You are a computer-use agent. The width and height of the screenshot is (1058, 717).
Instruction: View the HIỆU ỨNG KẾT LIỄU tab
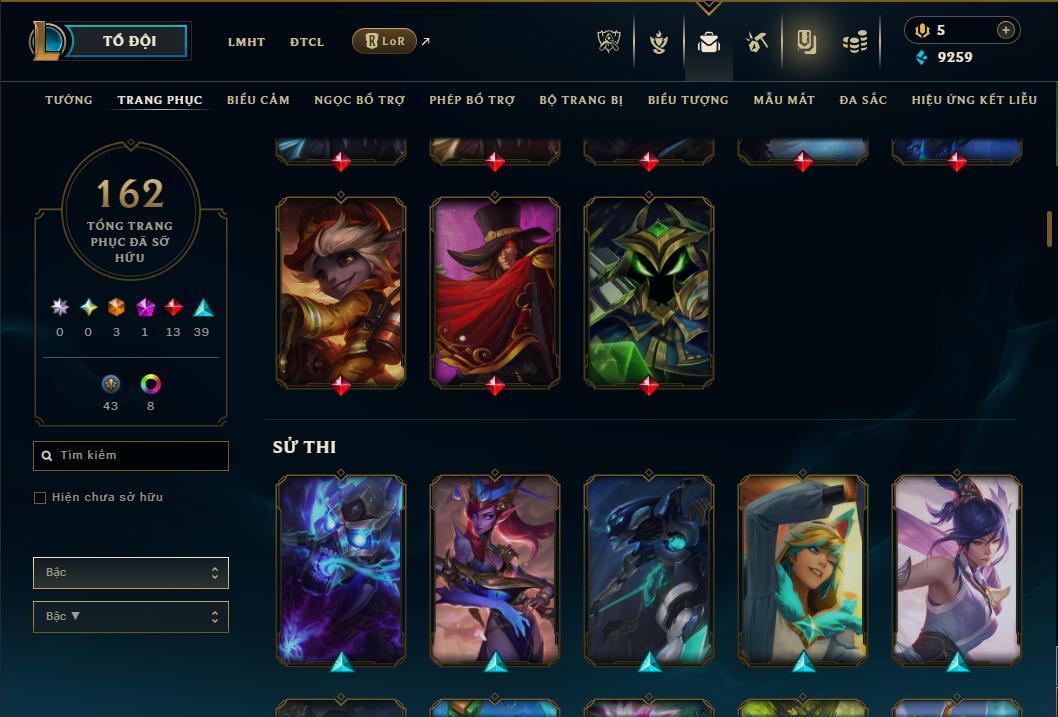point(974,100)
